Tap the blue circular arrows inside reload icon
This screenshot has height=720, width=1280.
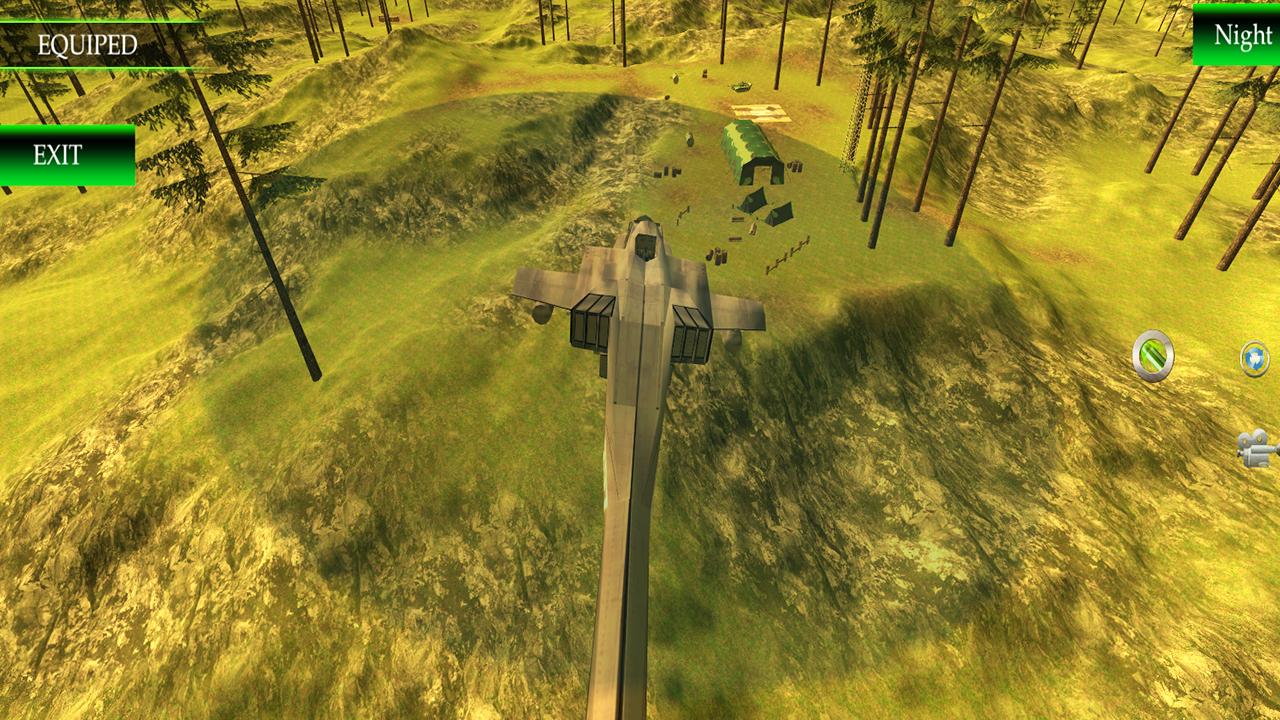pos(1254,361)
